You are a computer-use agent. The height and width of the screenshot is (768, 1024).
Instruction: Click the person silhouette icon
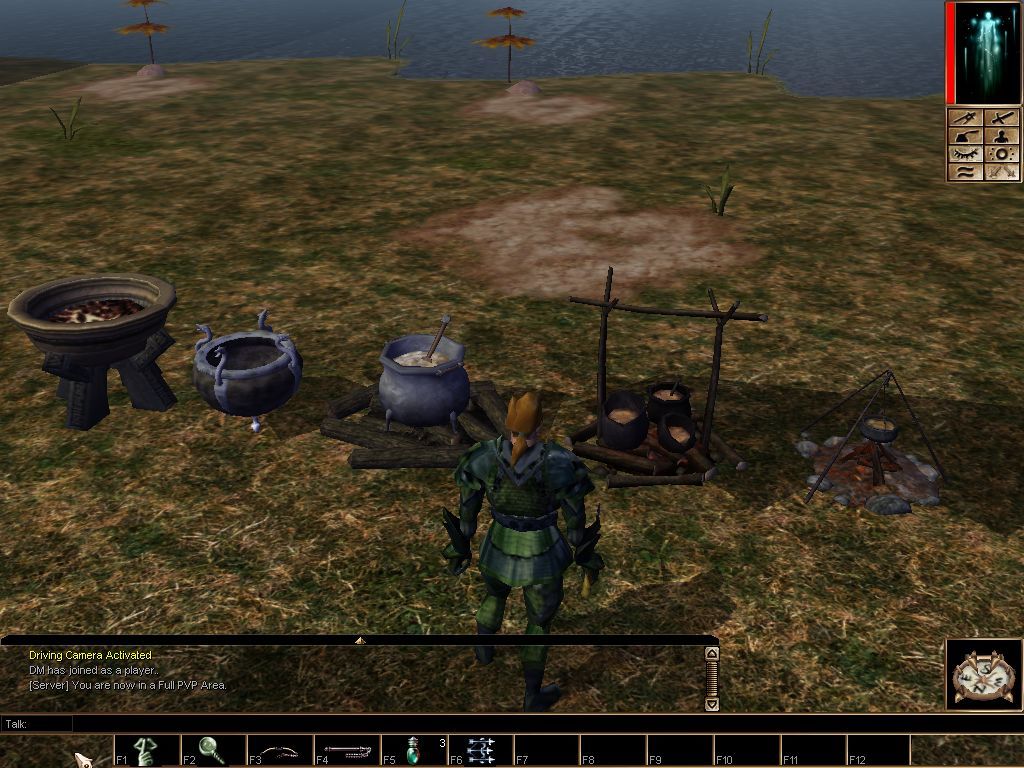click(1002, 137)
